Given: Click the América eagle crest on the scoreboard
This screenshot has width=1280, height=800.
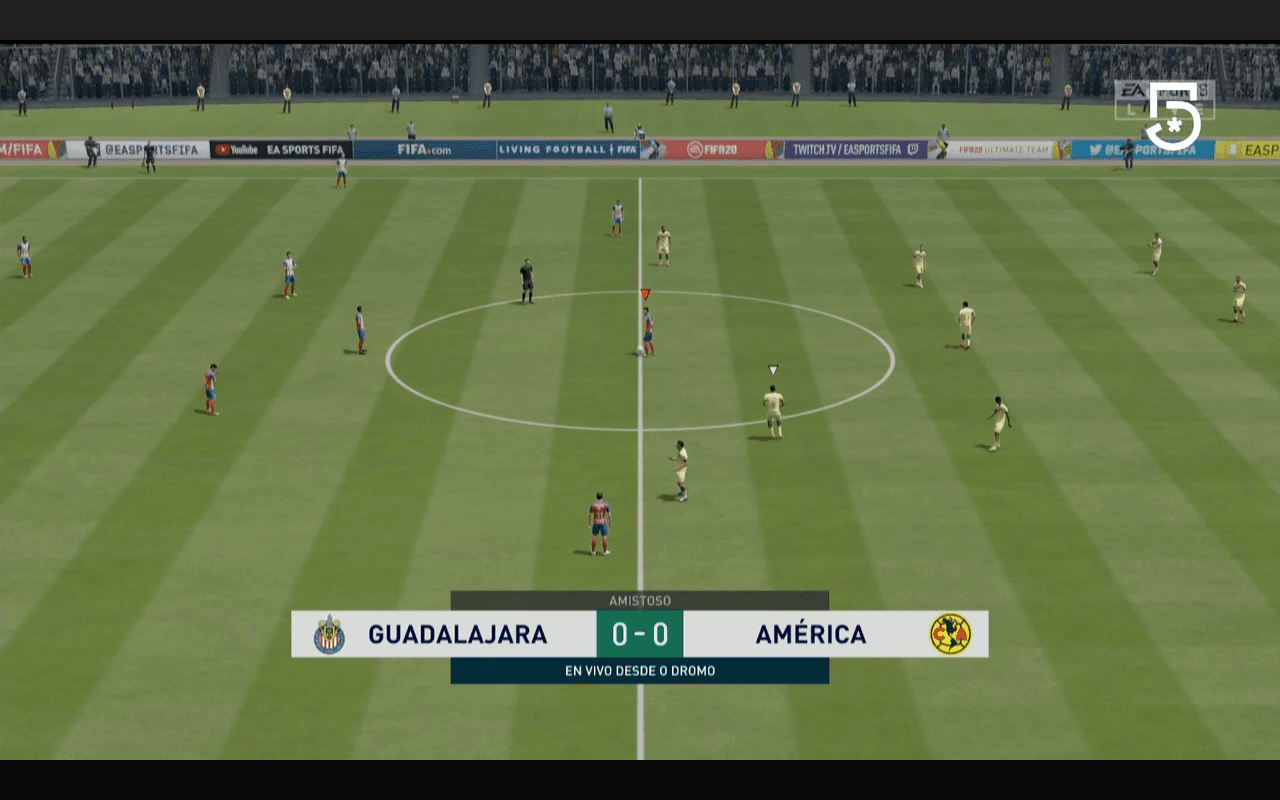Looking at the screenshot, I should [952, 634].
